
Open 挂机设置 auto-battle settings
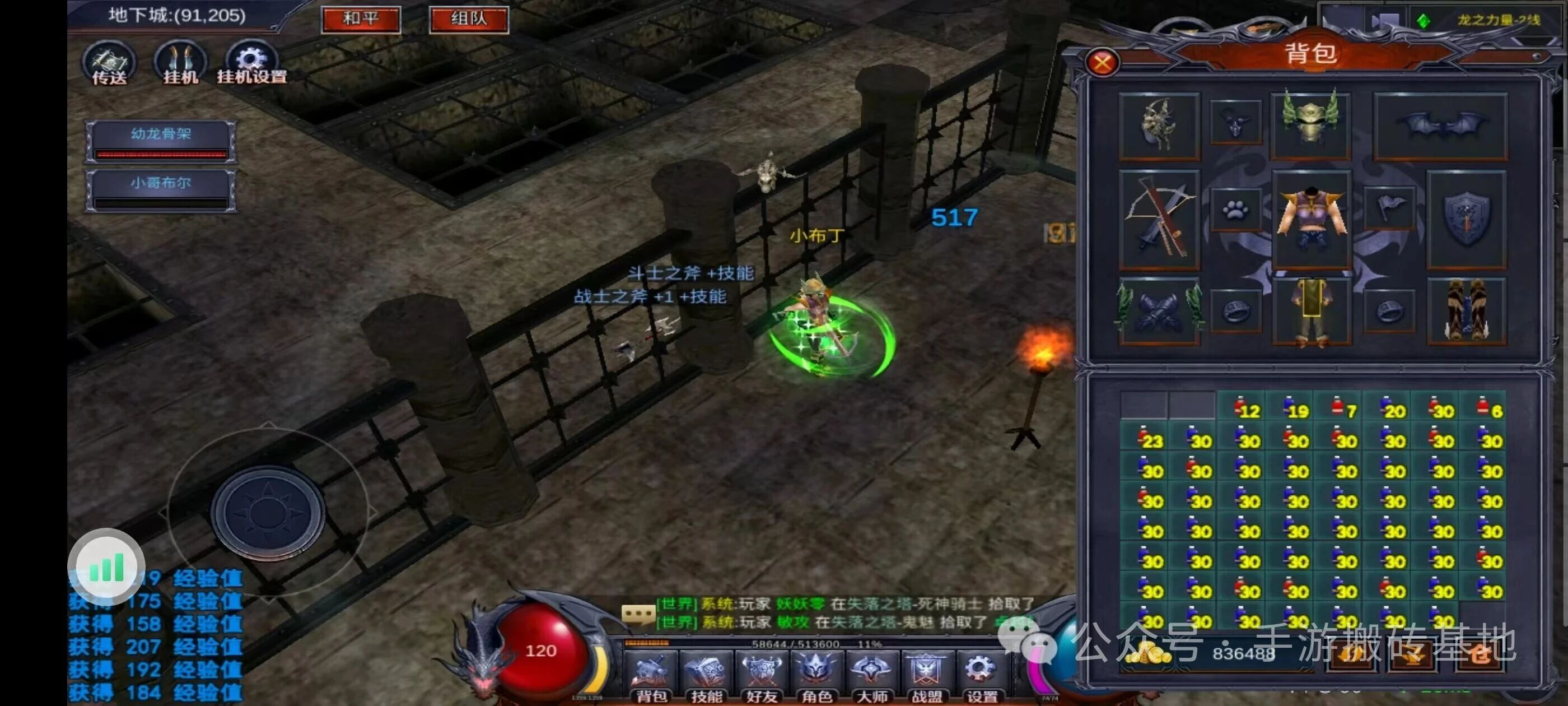(x=251, y=63)
